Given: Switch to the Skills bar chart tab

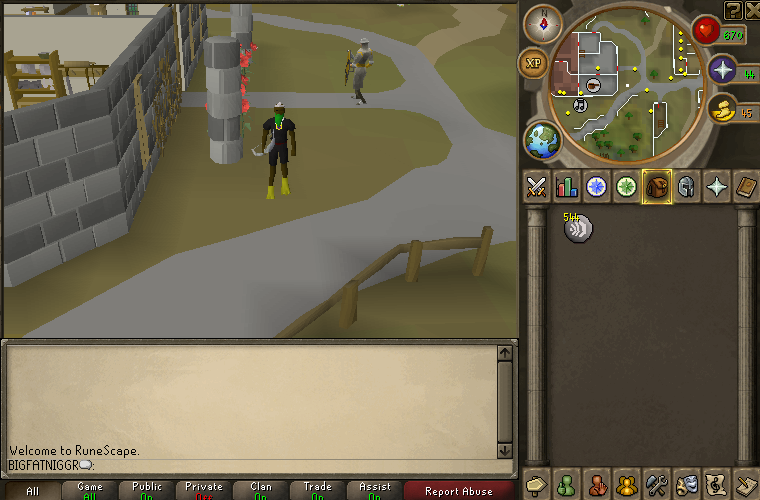Looking at the screenshot, I should click(x=567, y=186).
